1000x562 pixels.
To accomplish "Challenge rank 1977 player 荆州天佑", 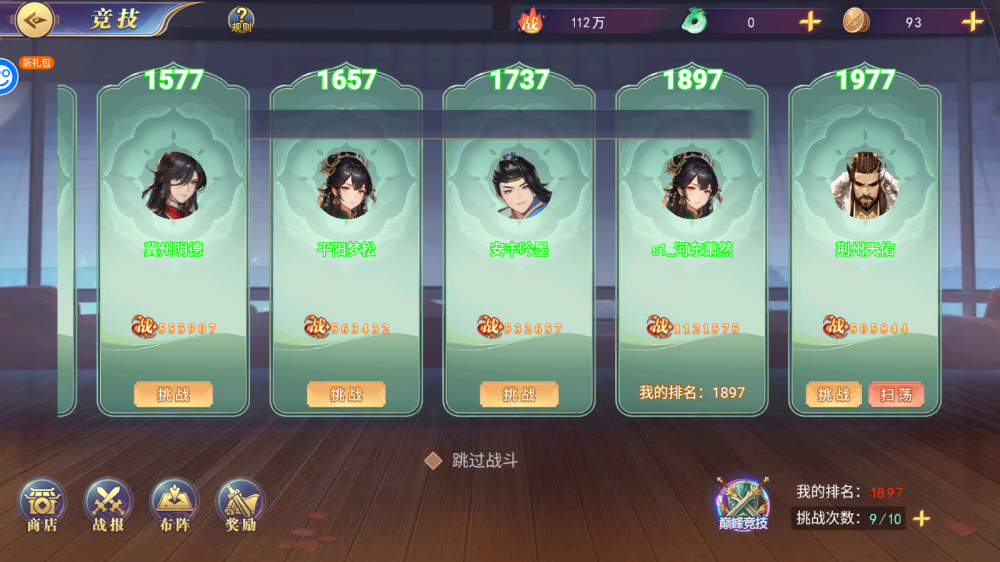I will tap(834, 394).
